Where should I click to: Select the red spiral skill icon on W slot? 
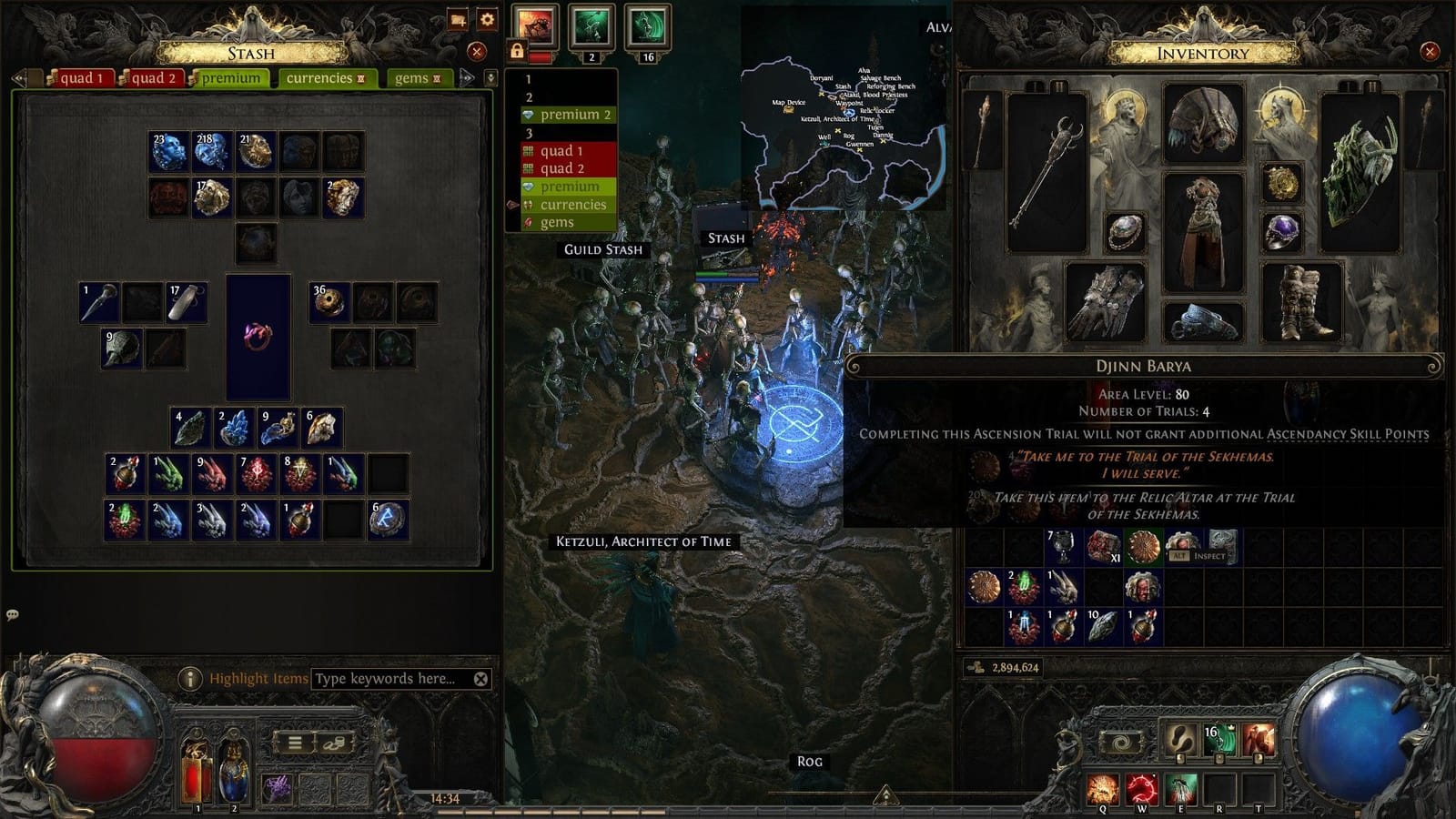tap(1142, 785)
